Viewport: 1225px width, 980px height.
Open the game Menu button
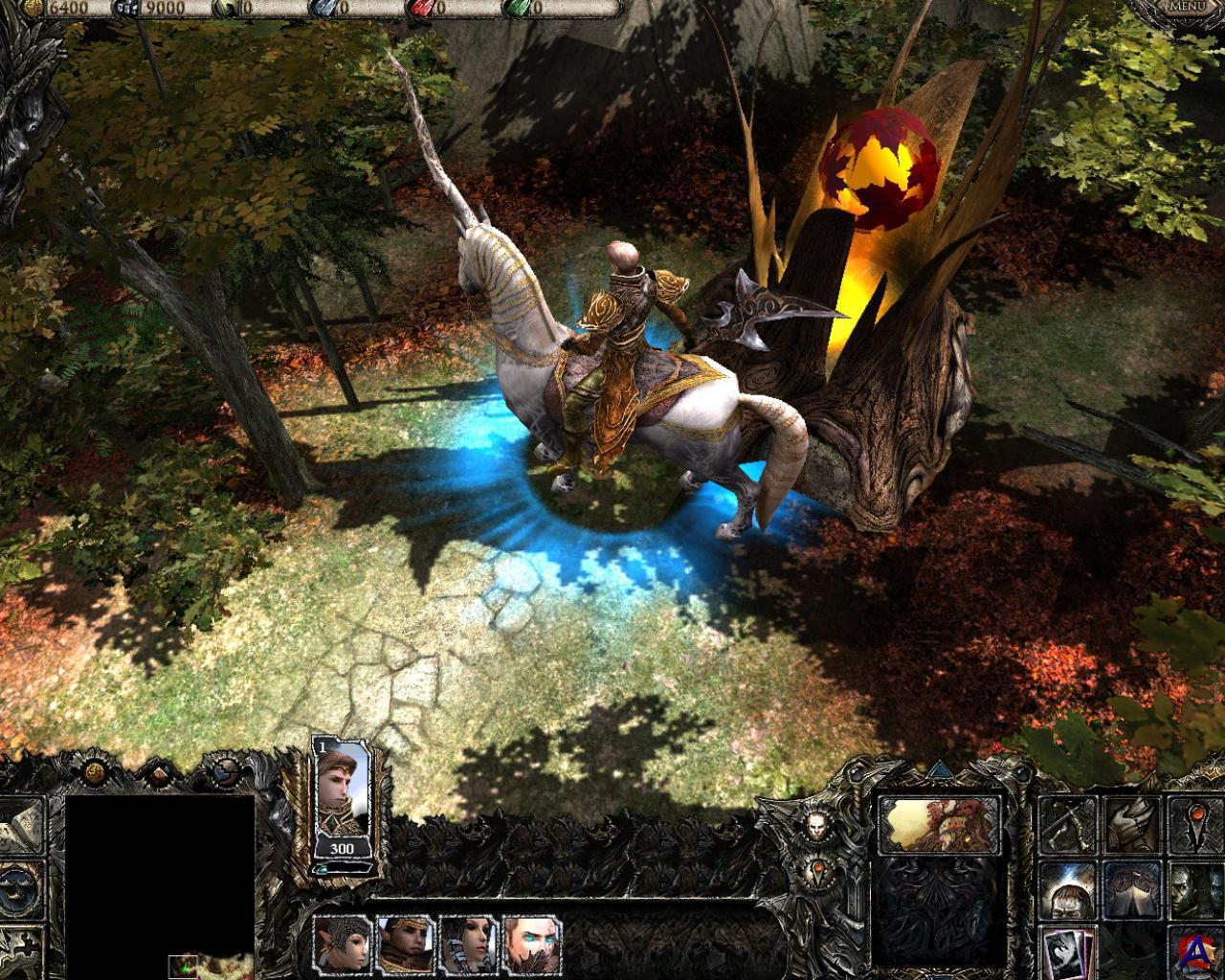[1187, 8]
